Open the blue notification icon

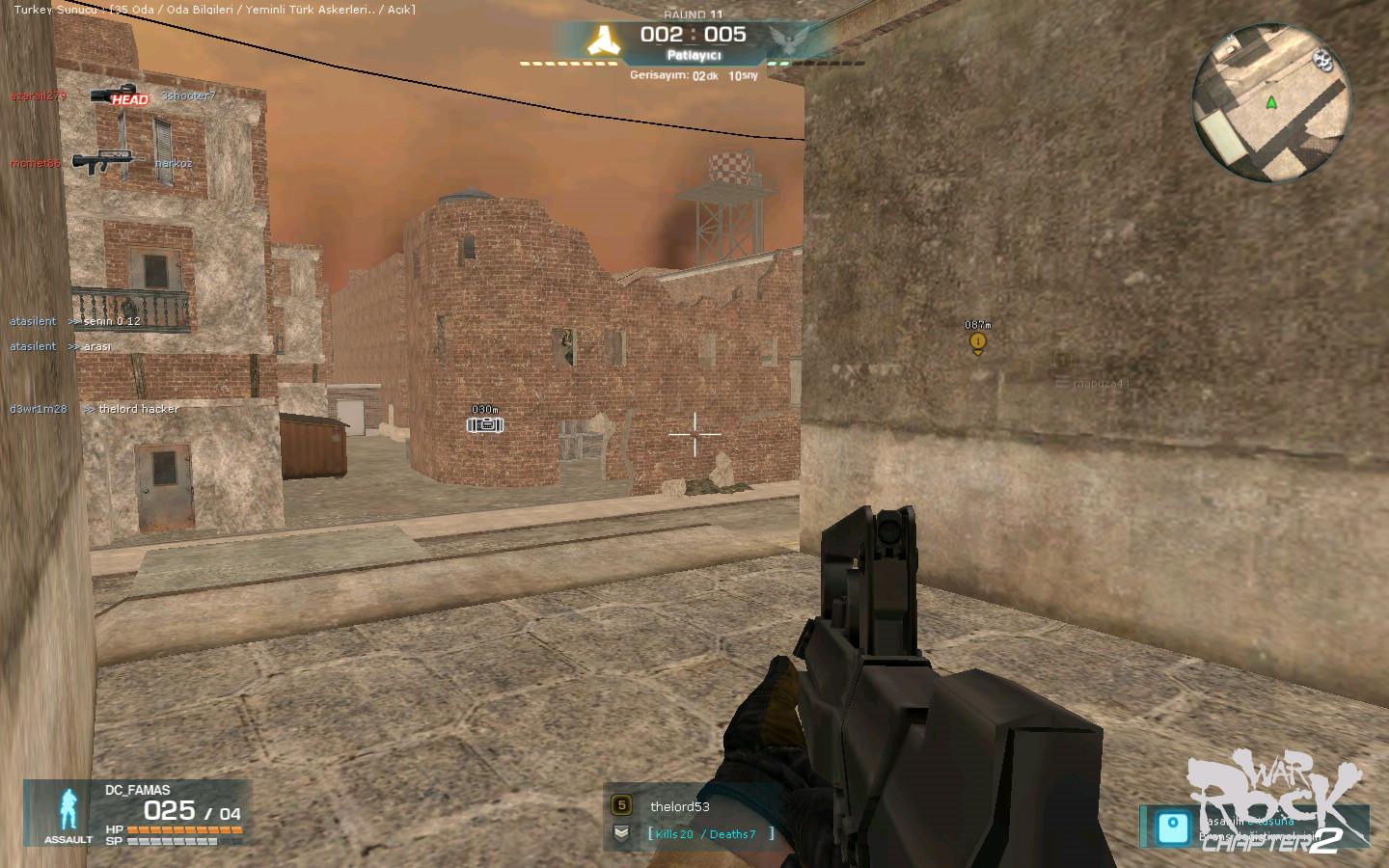[x=1173, y=827]
